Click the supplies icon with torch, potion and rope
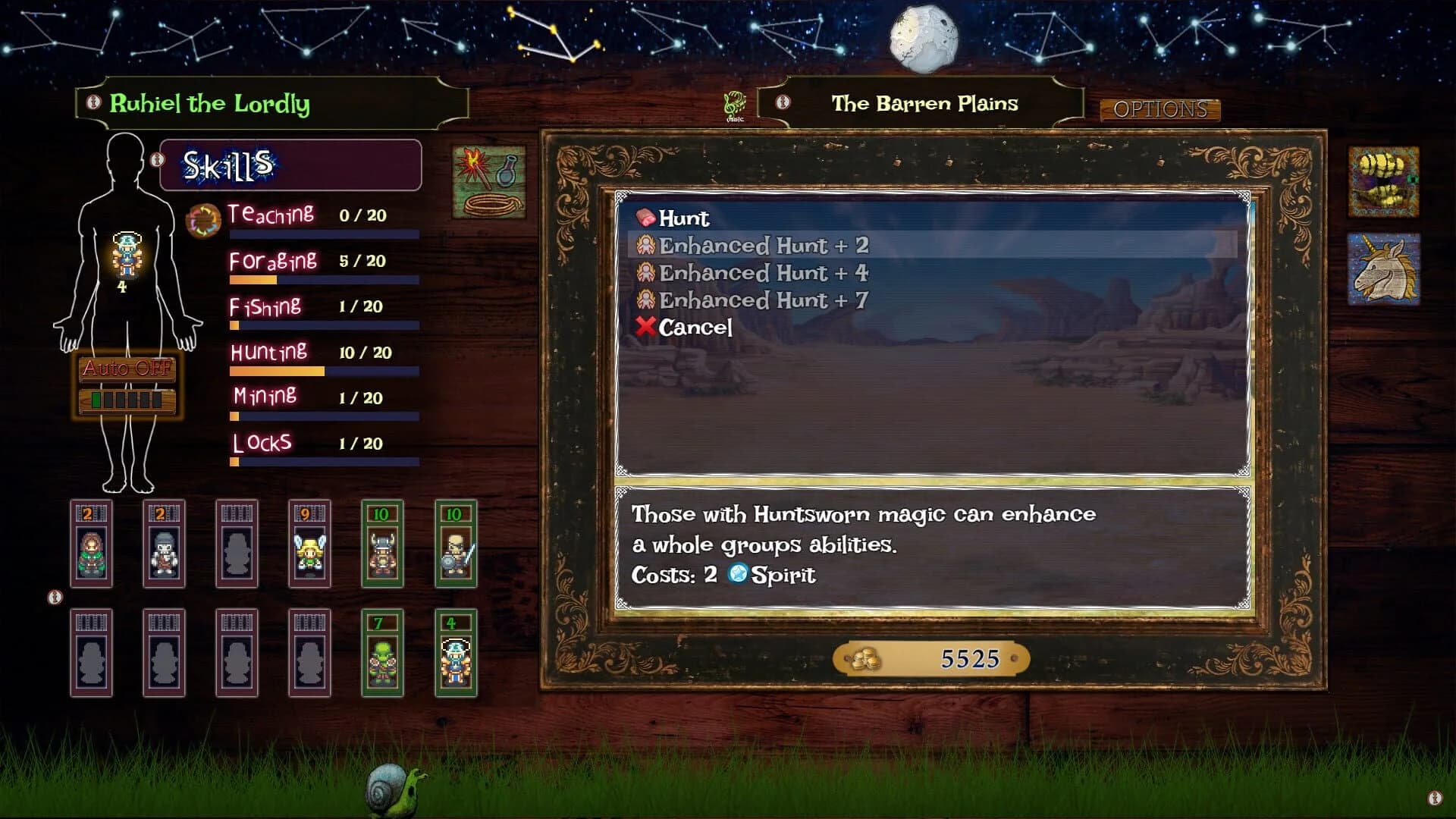The image size is (1456, 819). click(489, 182)
